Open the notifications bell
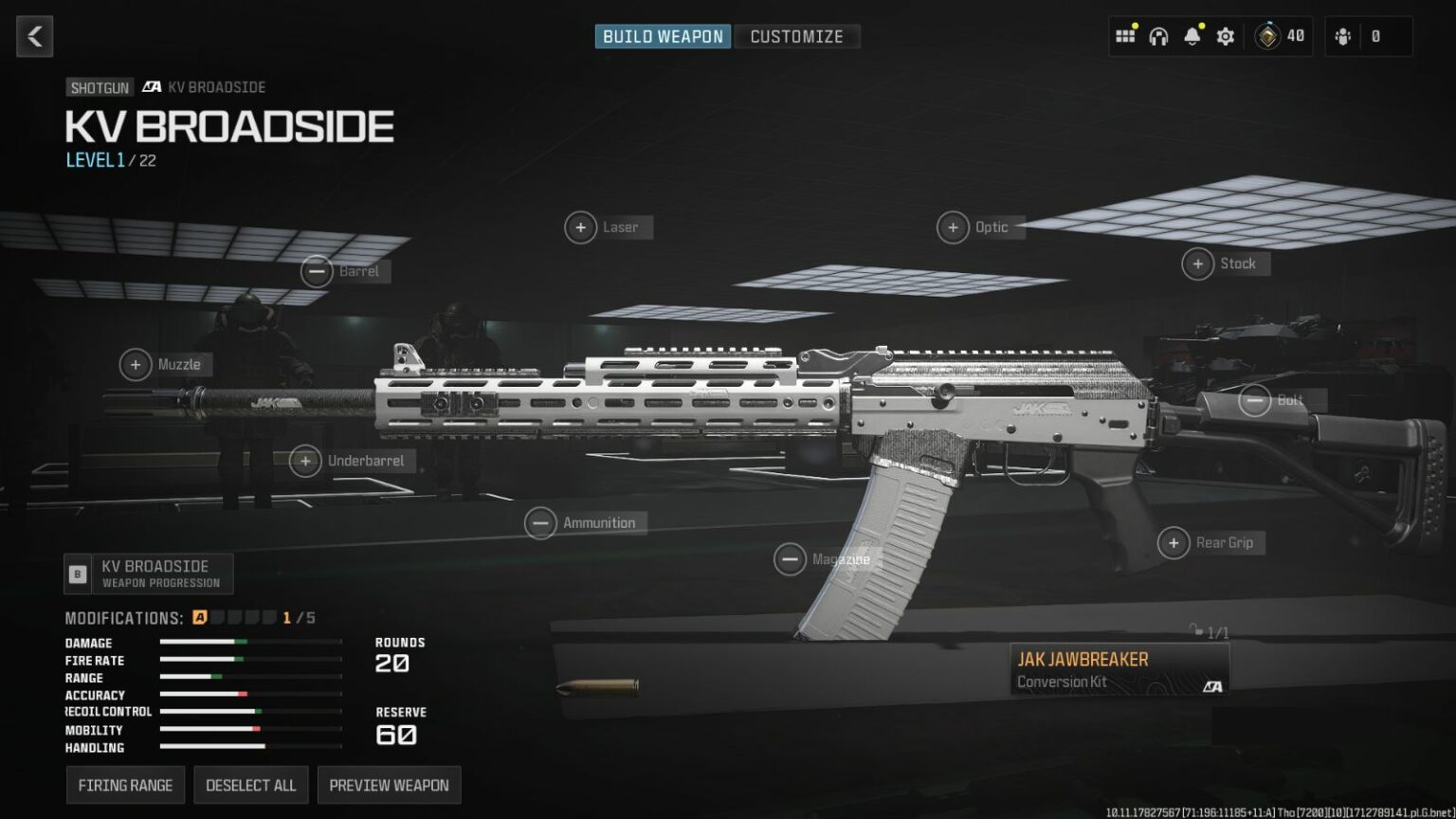 (x=1192, y=36)
